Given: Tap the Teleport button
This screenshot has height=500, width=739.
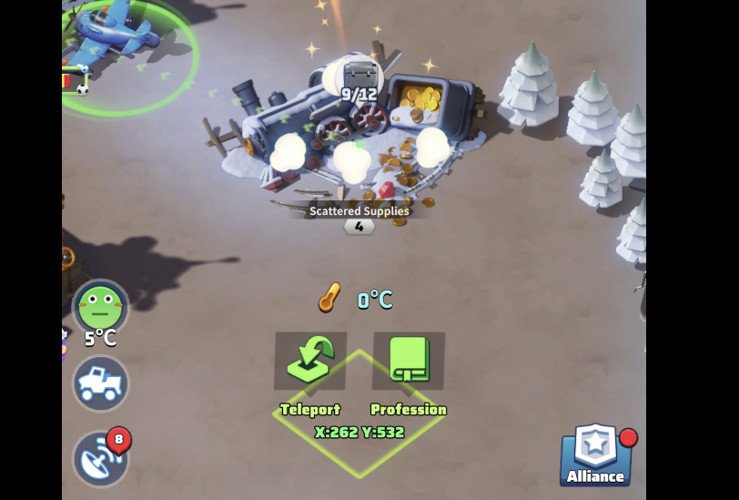Looking at the screenshot, I should tap(310, 361).
